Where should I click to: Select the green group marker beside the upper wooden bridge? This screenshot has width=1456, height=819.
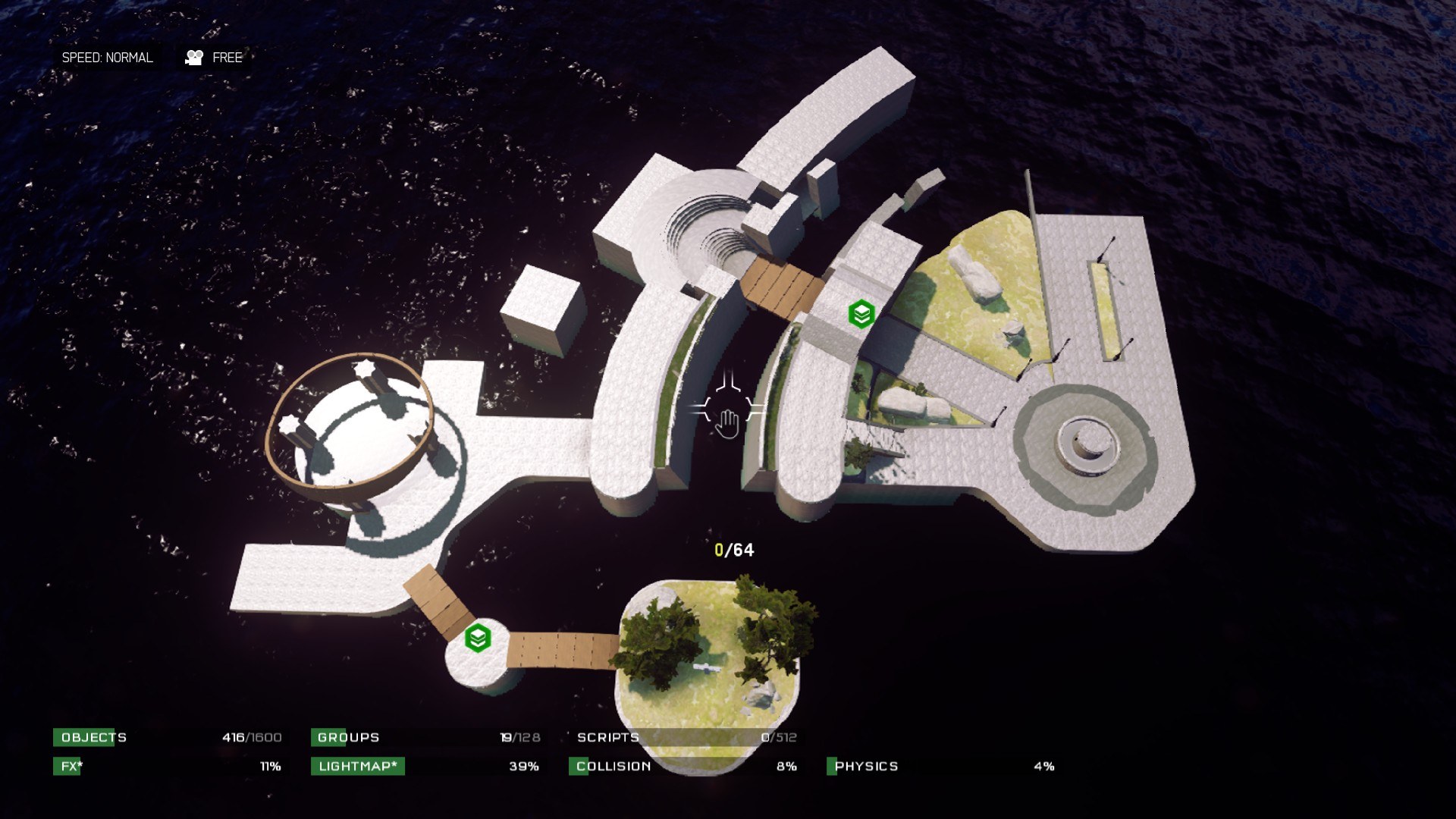tap(861, 313)
